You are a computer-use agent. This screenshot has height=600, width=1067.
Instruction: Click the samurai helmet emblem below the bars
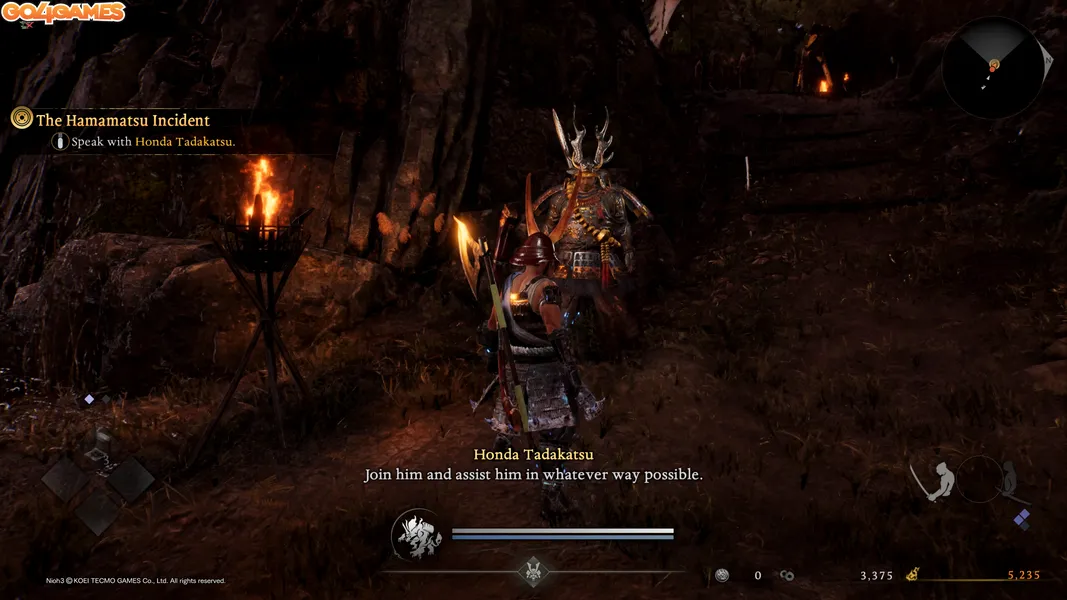pos(533,571)
